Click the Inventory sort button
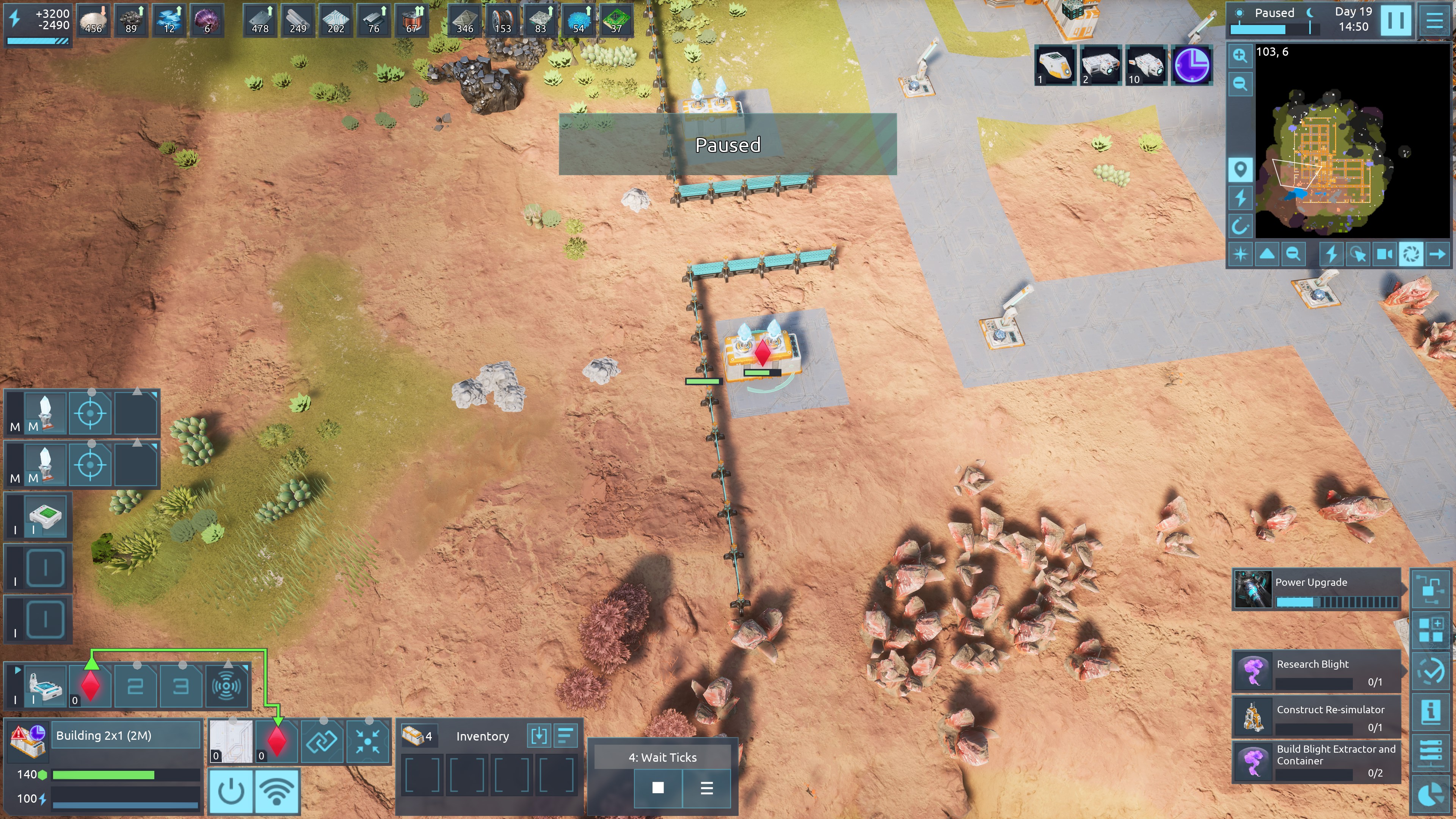The width and height of the screenshot is (1456, 819). 565,735
